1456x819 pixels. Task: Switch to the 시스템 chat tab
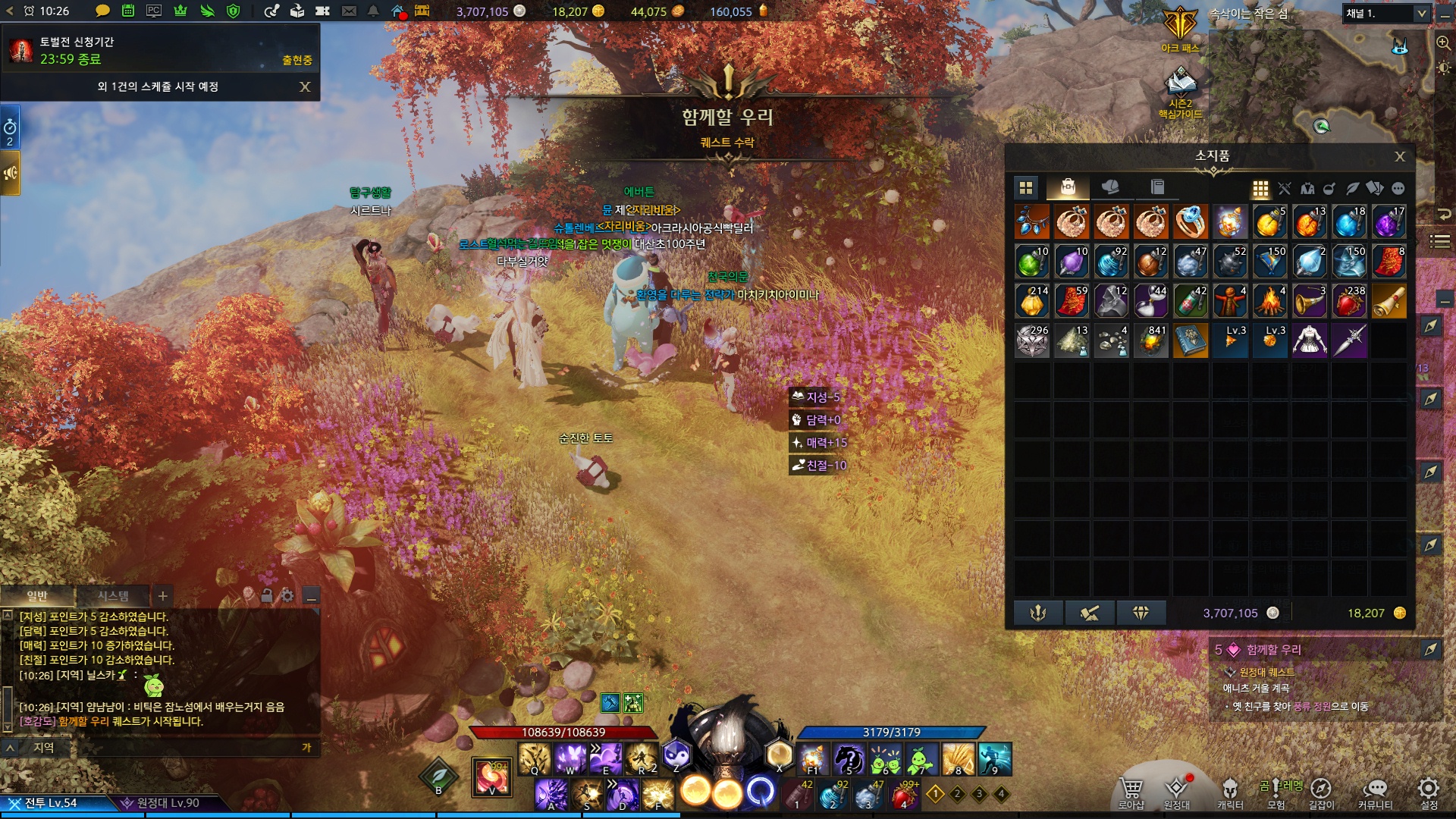pos(113,596)
